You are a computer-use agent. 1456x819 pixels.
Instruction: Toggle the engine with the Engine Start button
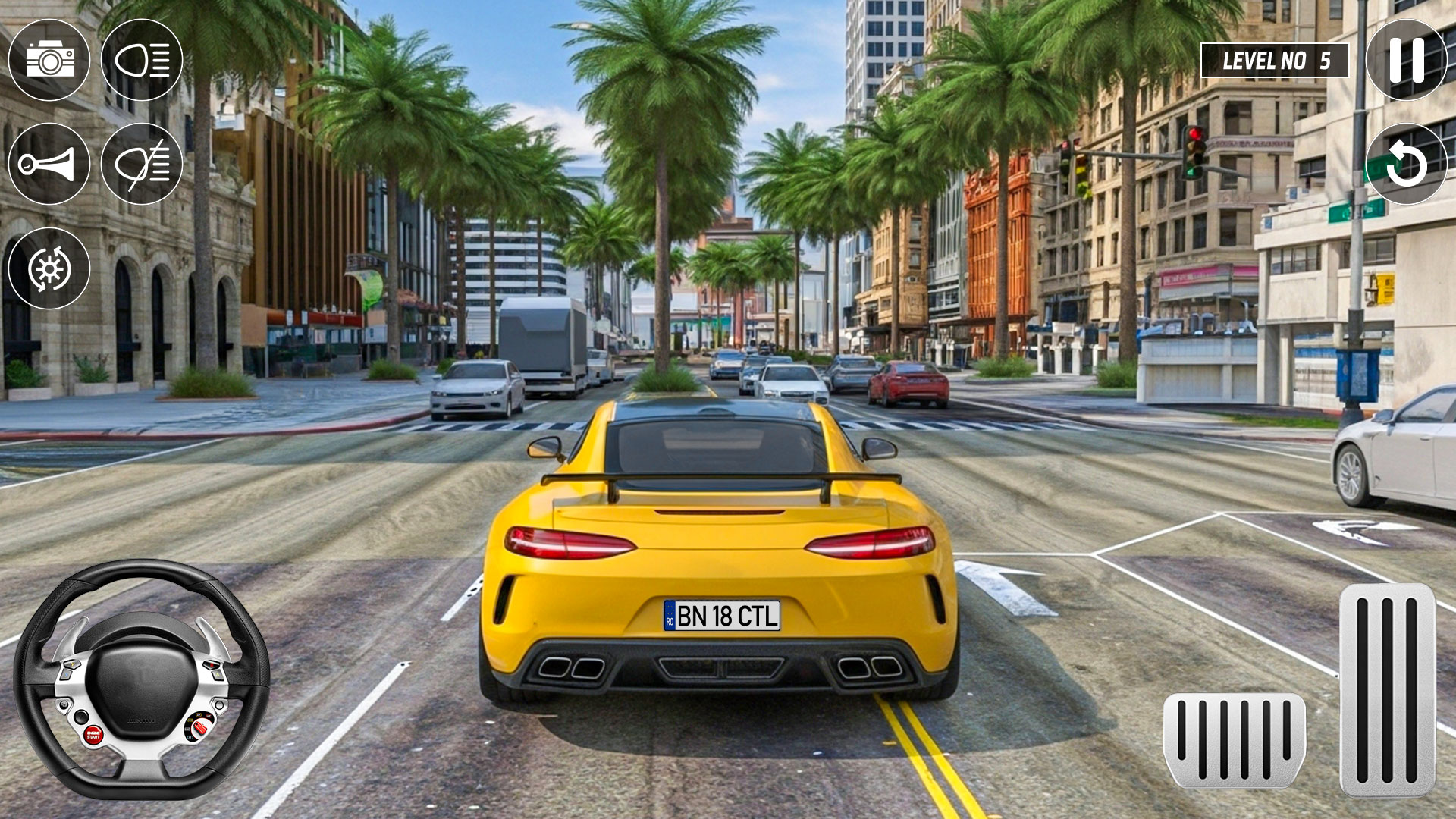click(94, 735)
